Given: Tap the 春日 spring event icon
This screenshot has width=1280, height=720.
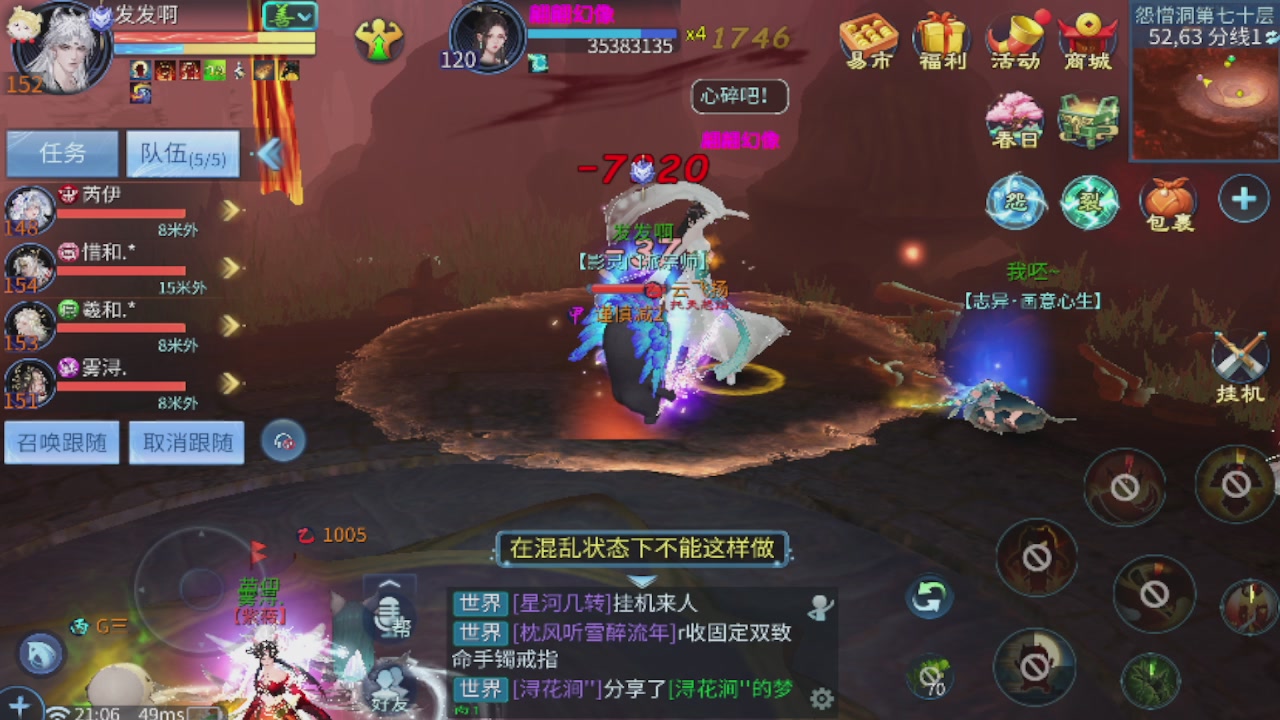Looking at the screenshot, I should 1014,118.
